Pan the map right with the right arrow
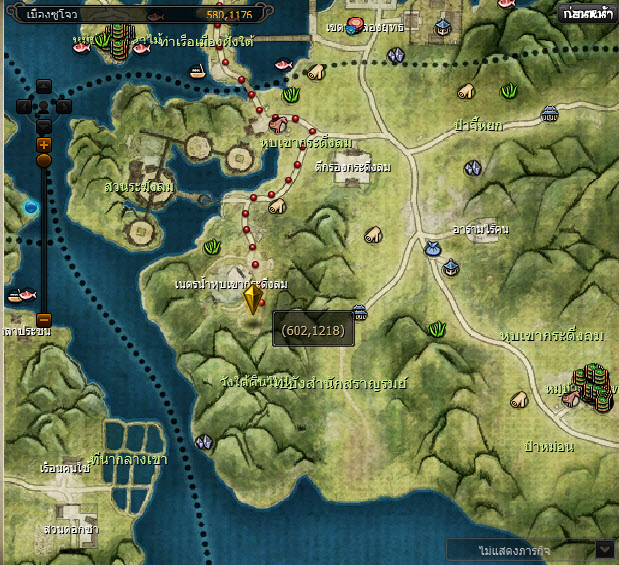This screenshot has height=565, width=619. coord(63,106)
